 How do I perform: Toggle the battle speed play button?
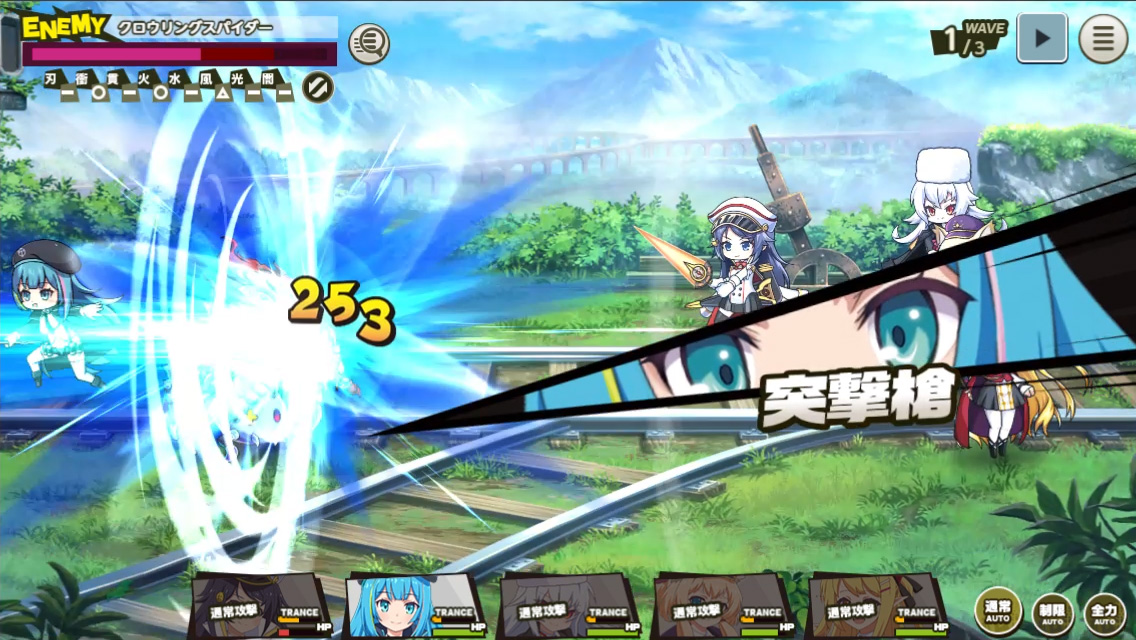point(1042,39)
